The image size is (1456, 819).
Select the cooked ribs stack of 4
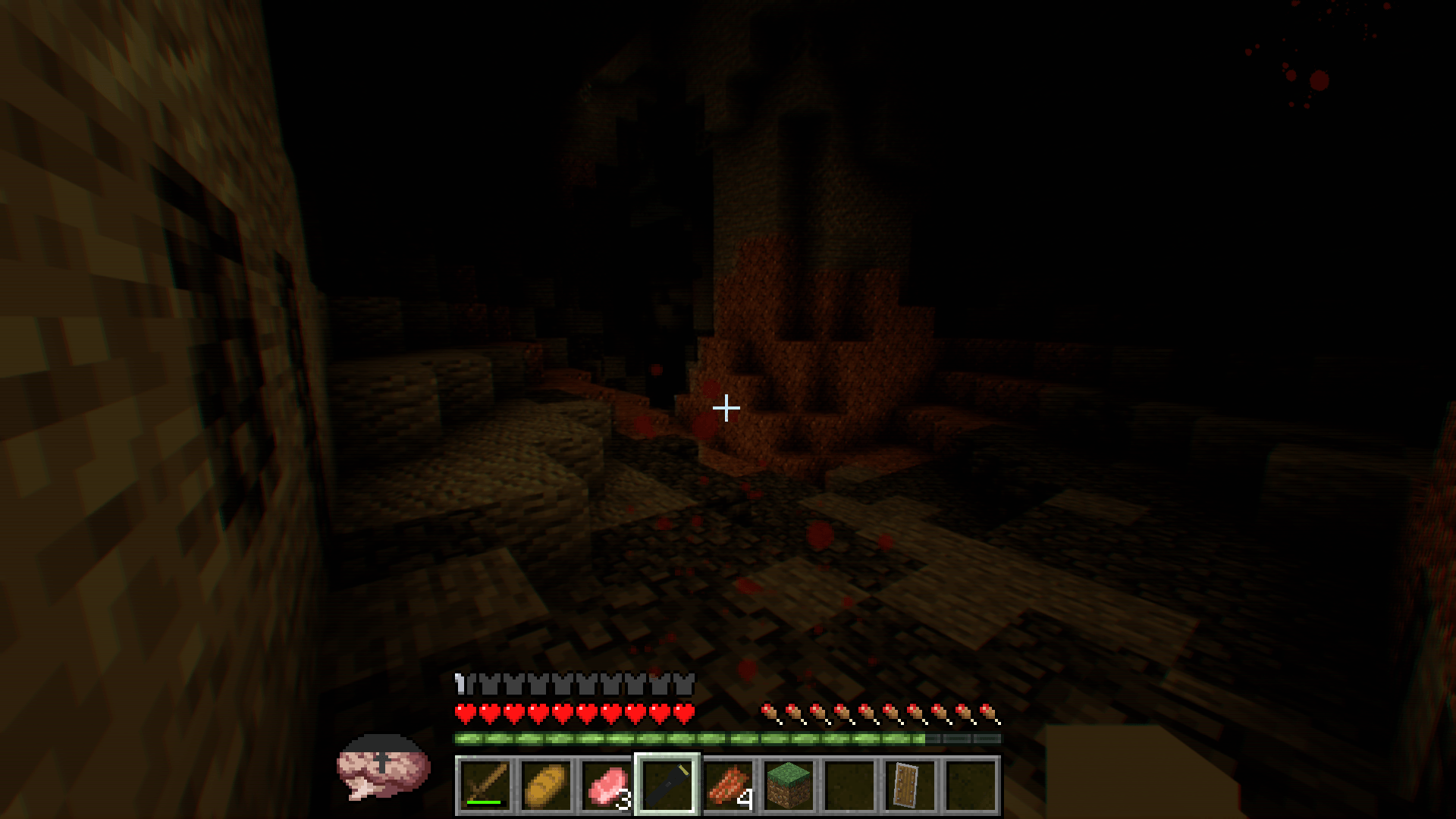729,784
